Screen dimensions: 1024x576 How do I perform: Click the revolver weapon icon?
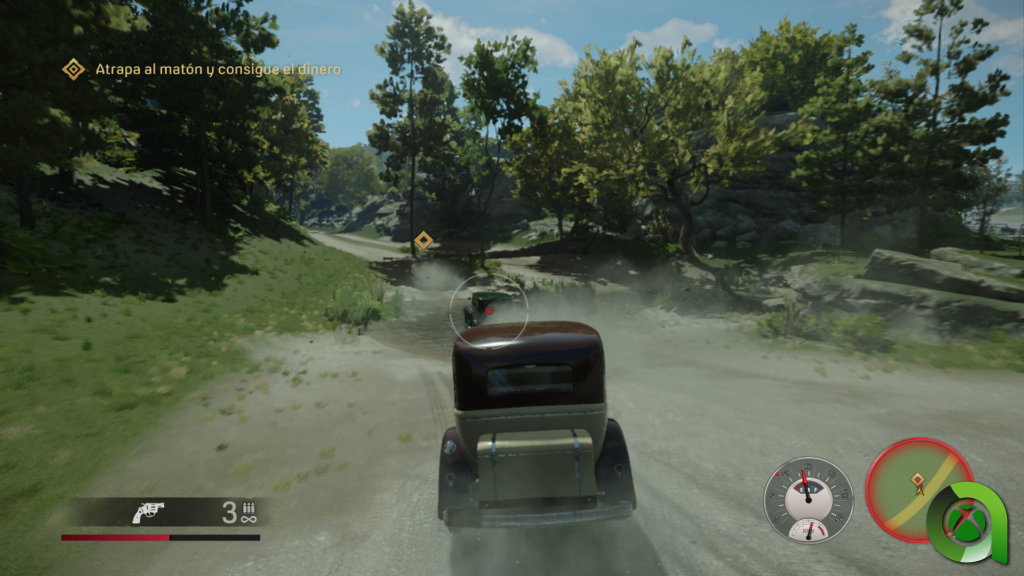tap(148, 513)
